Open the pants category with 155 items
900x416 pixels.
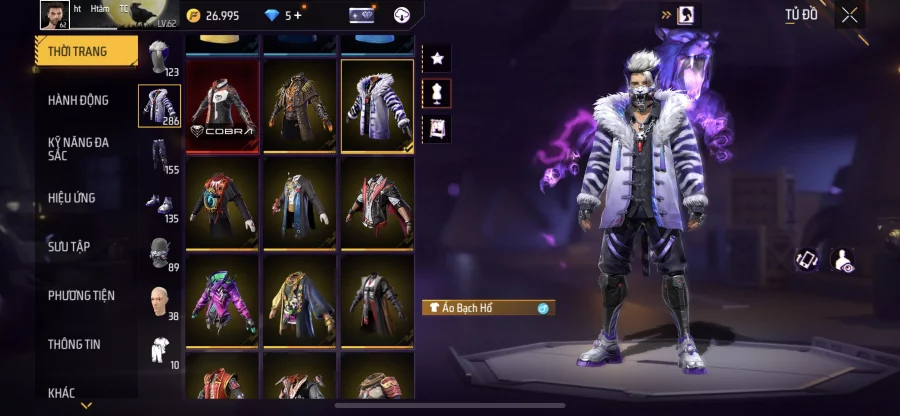click(x=159, y=156)
